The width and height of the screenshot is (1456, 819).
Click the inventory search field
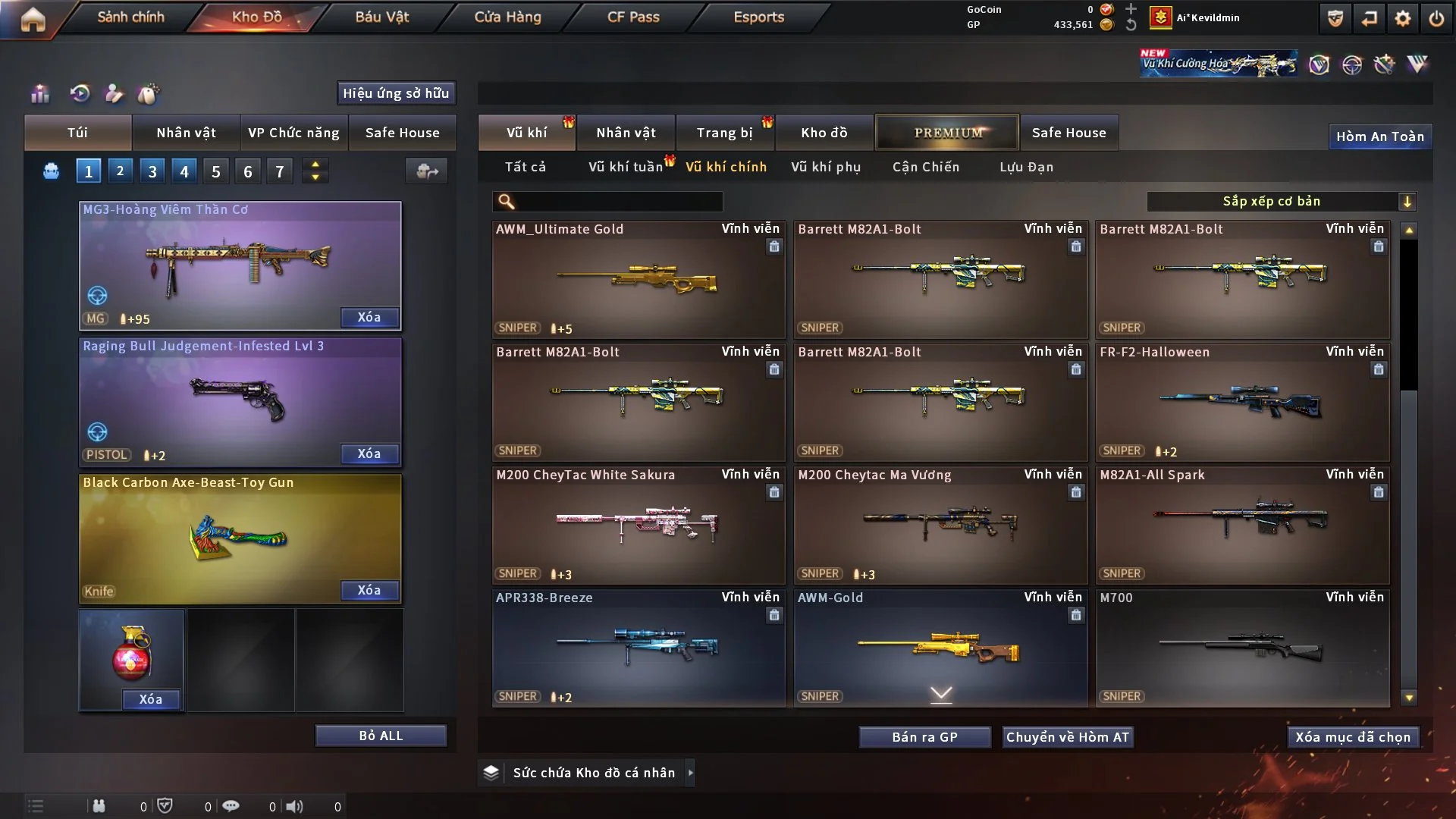[618, 201]
